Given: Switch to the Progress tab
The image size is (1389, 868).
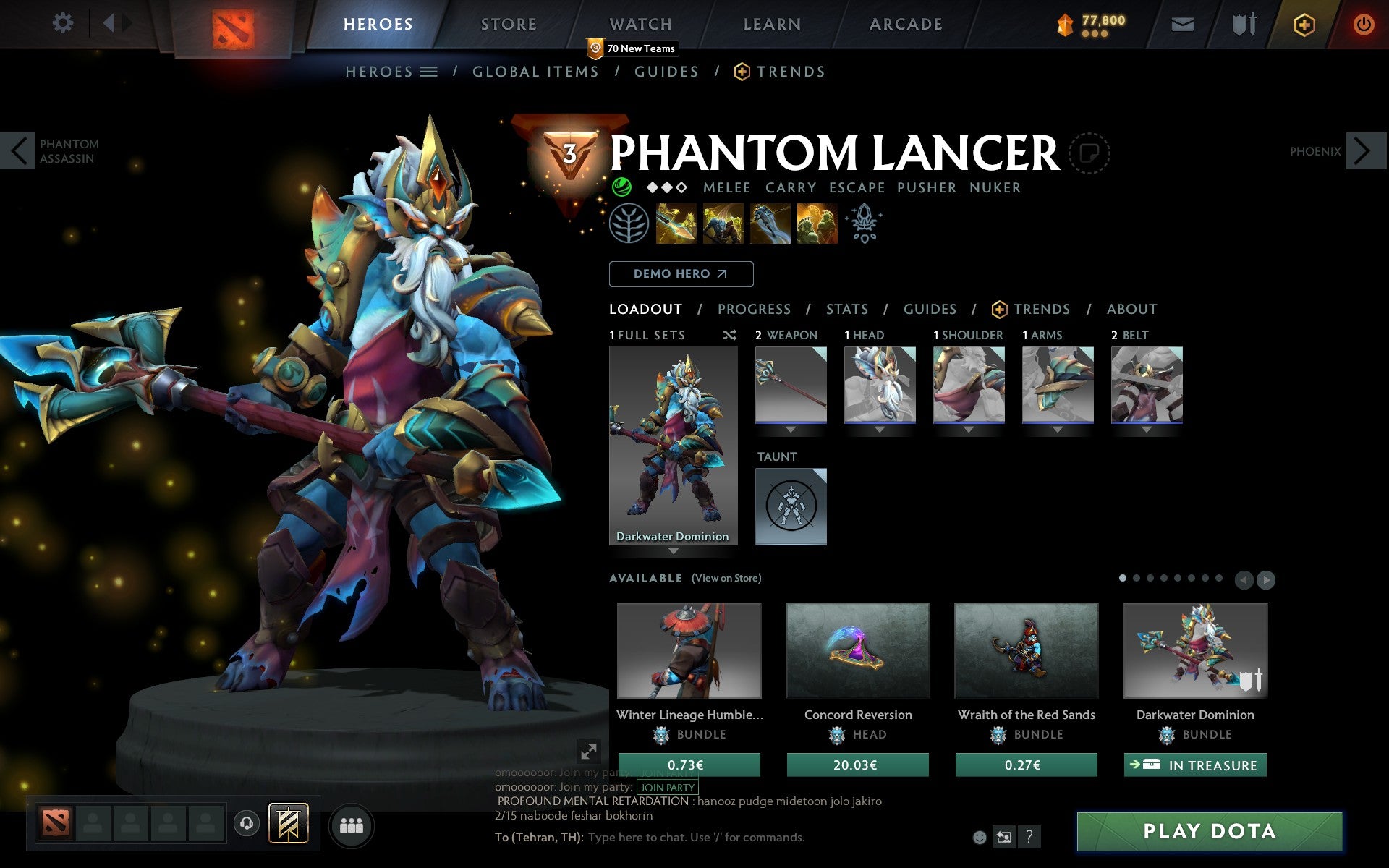Looking at the screenshot, I should coord(754,309).
